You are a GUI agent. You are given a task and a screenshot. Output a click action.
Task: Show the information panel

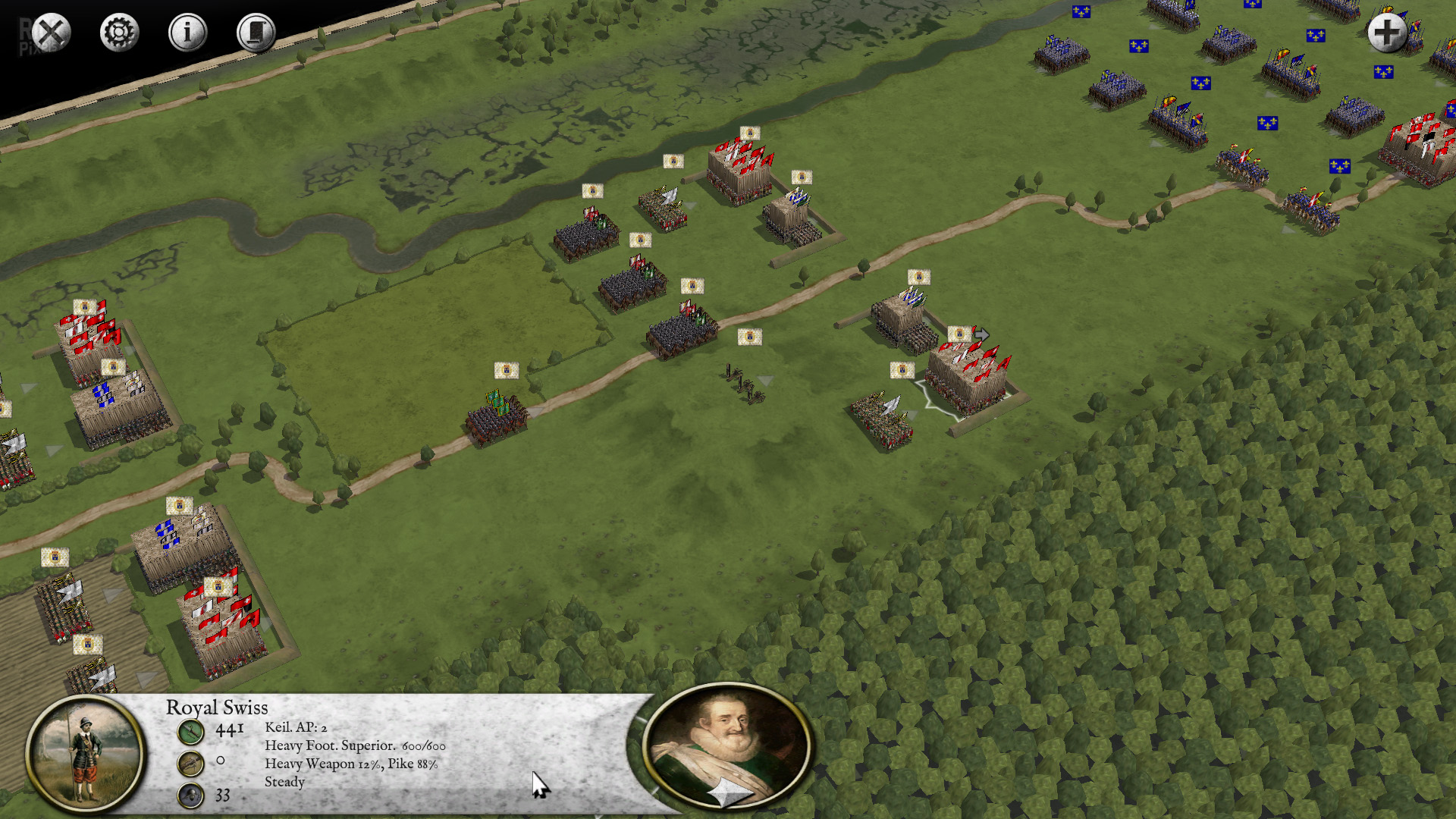pos(187,33)
